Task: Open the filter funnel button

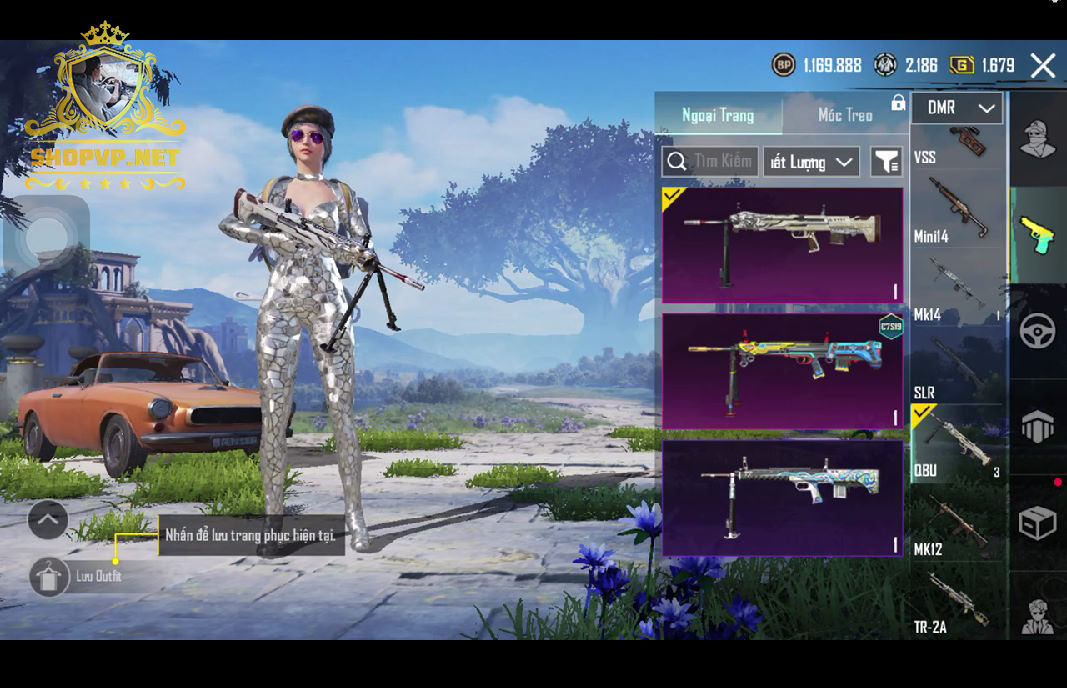Action: coord(886,162)
